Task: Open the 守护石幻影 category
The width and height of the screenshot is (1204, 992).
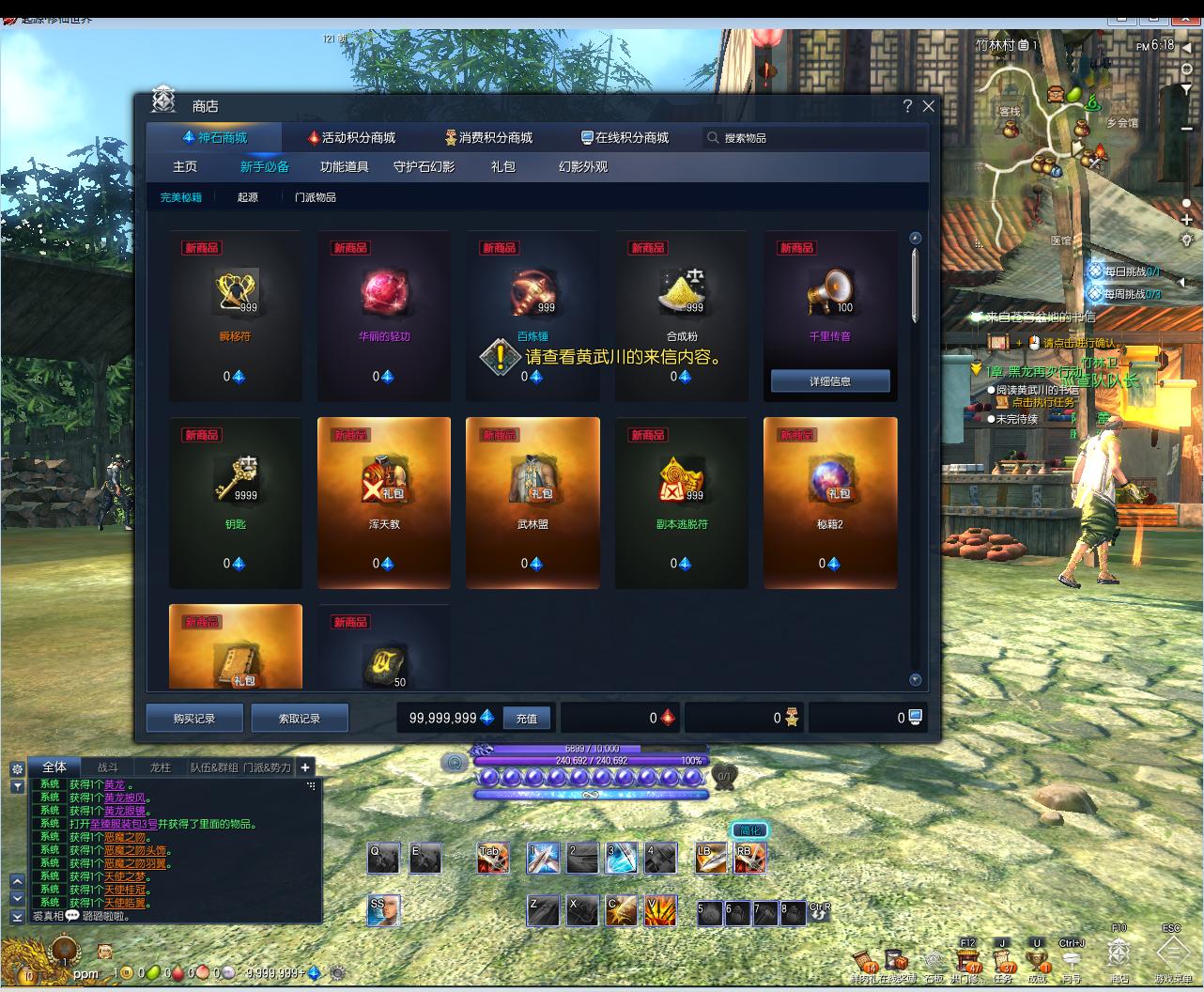Action: pyautogui.click(x=424, y=167)
